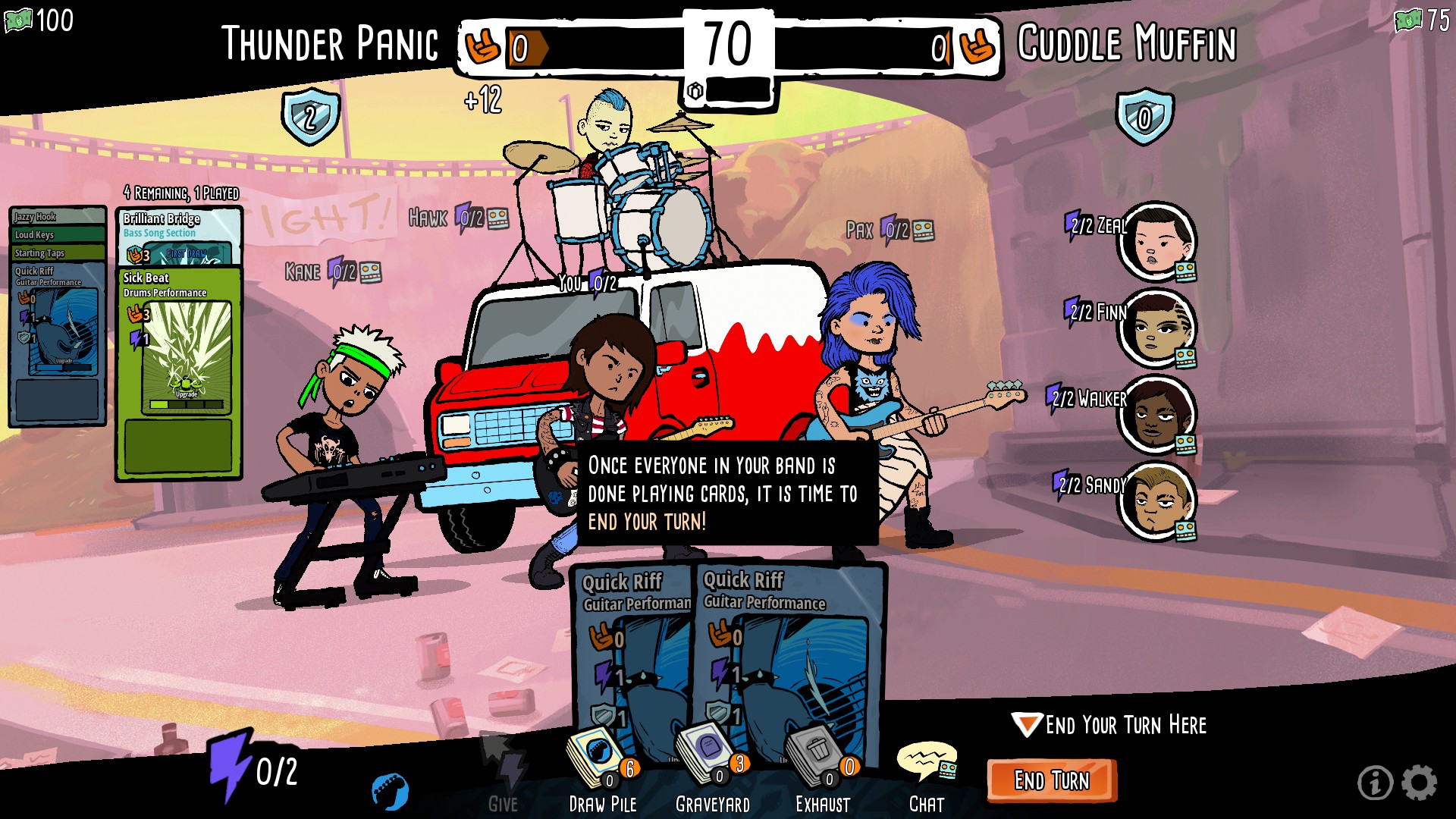The width and height of the screenshot is (1456, 819).
Task: Select Walker's opponent portrait
Action: pyautogui.click(x=1156, y=416)
